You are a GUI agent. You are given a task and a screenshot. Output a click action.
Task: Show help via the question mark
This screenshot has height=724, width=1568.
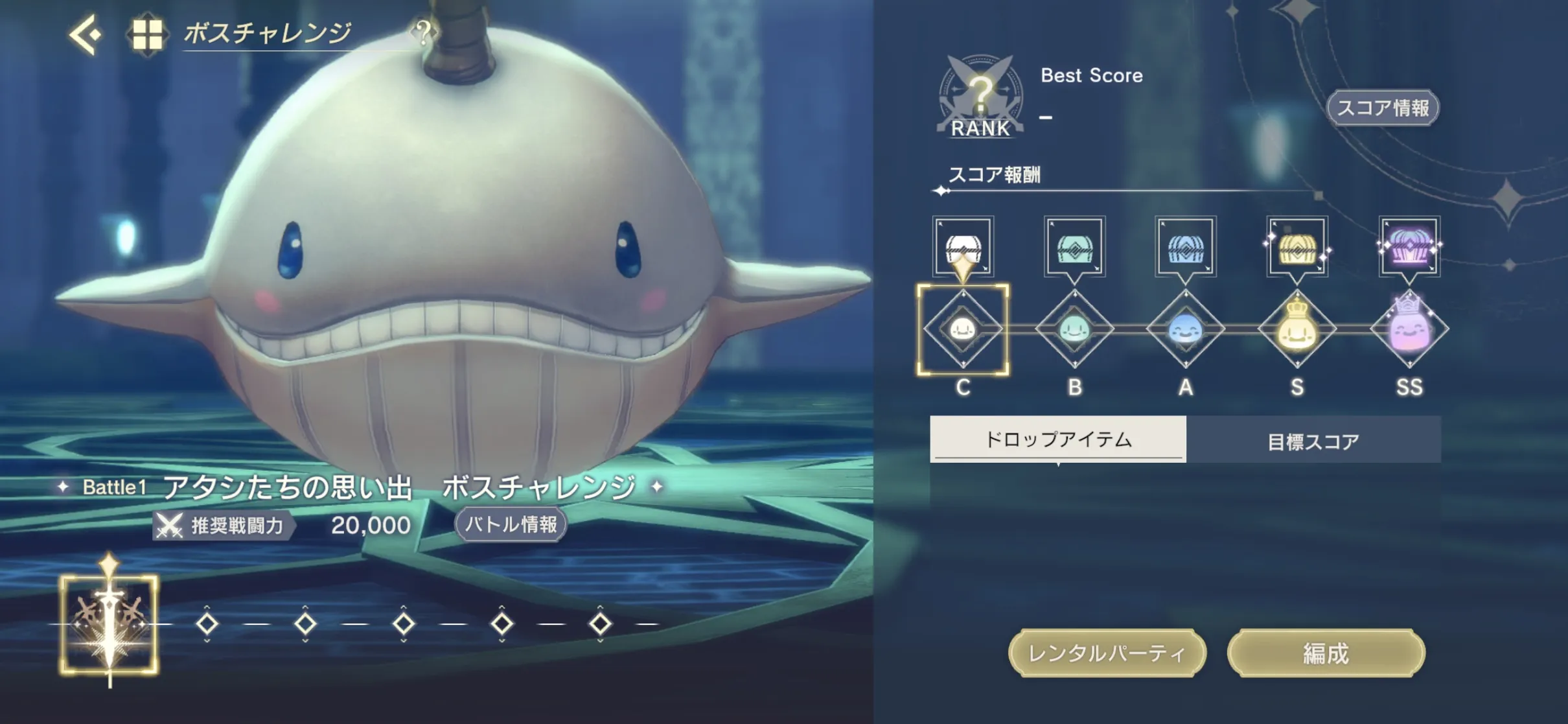click(x=423, y=32)
